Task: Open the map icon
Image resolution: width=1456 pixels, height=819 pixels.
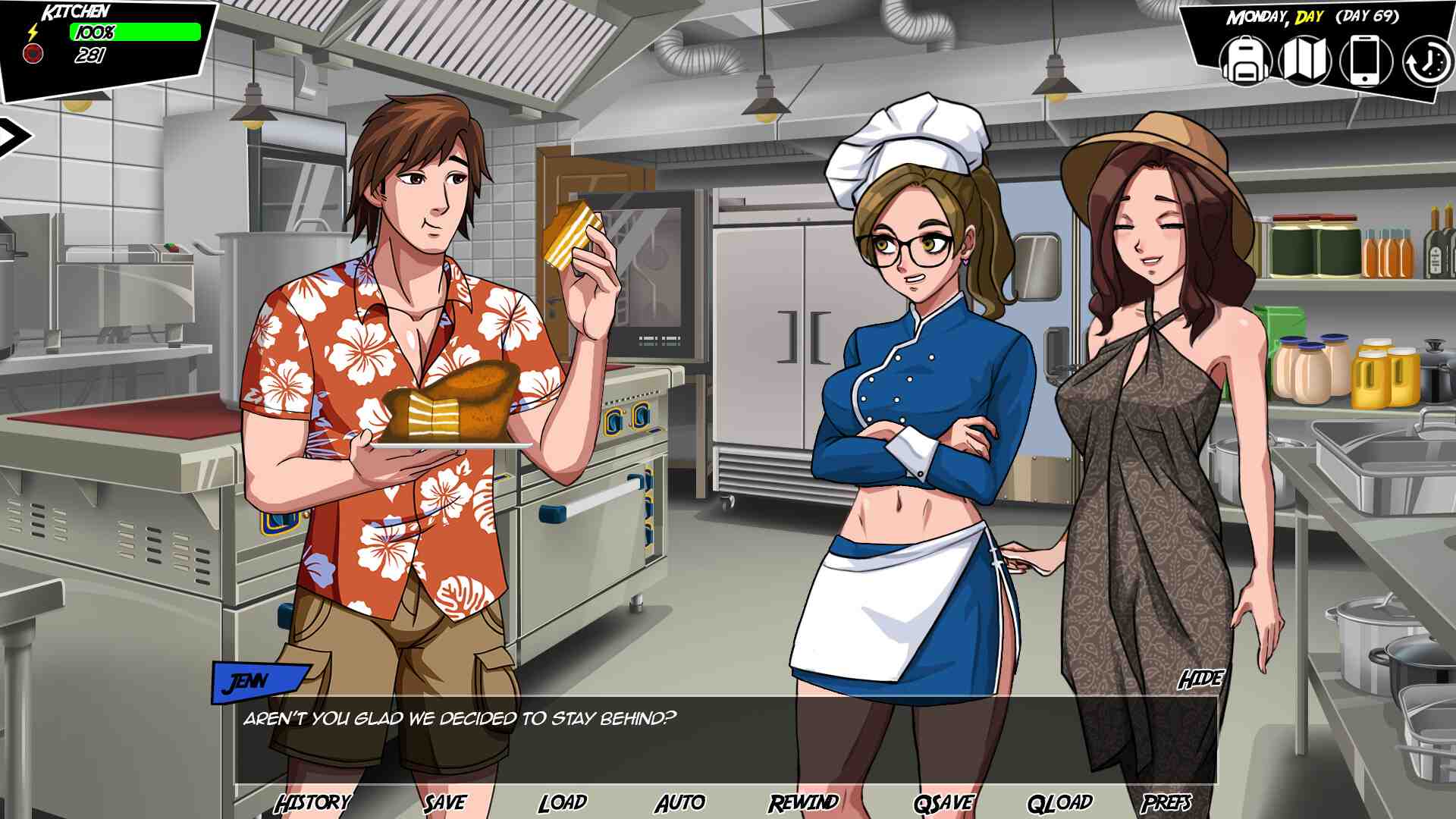Action: [1304, 60]
